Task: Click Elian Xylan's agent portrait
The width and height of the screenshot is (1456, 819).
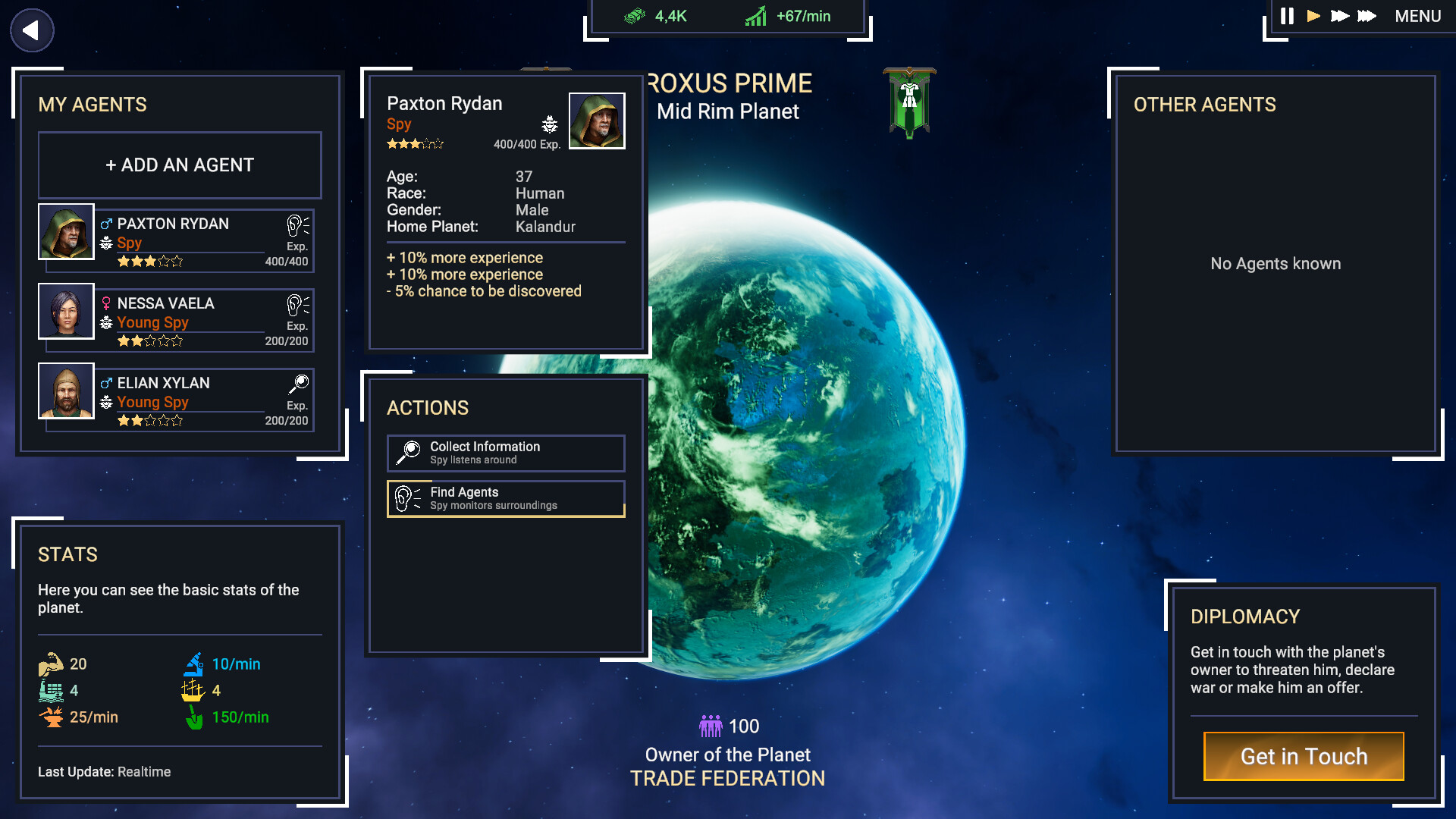Action: point(66,391)
